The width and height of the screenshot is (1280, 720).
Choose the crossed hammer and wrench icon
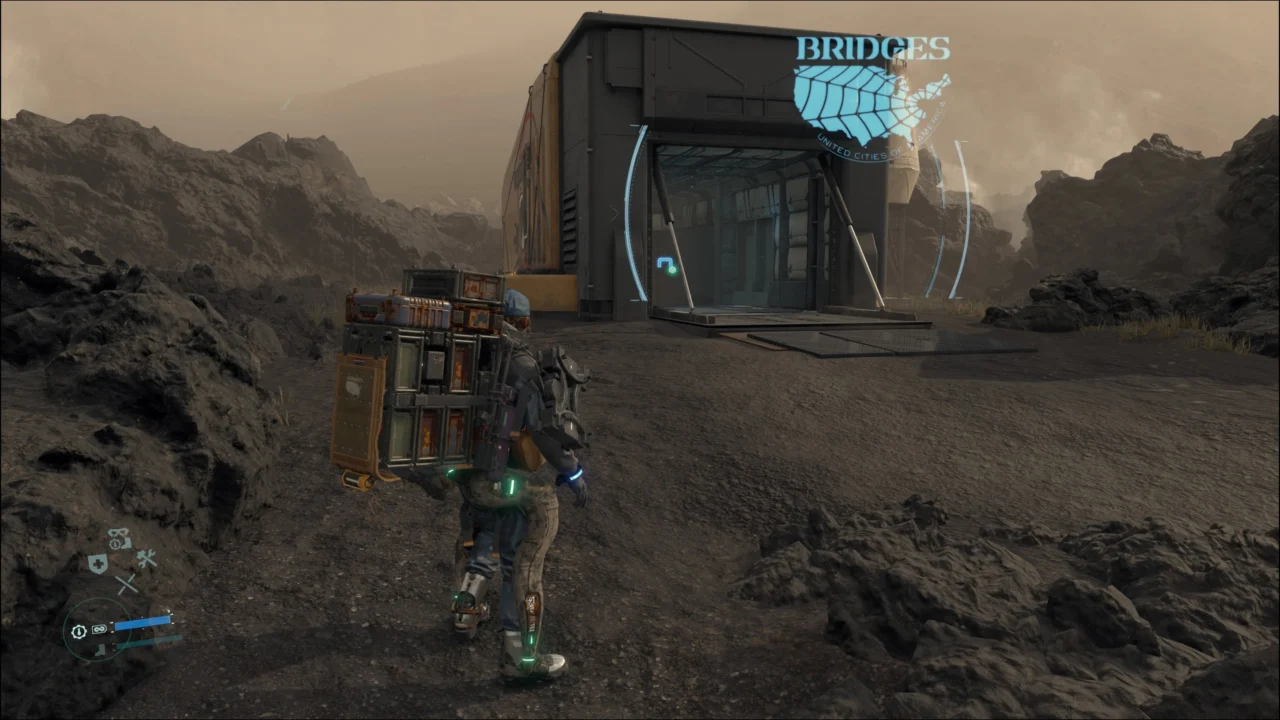[x=147, y=560]
